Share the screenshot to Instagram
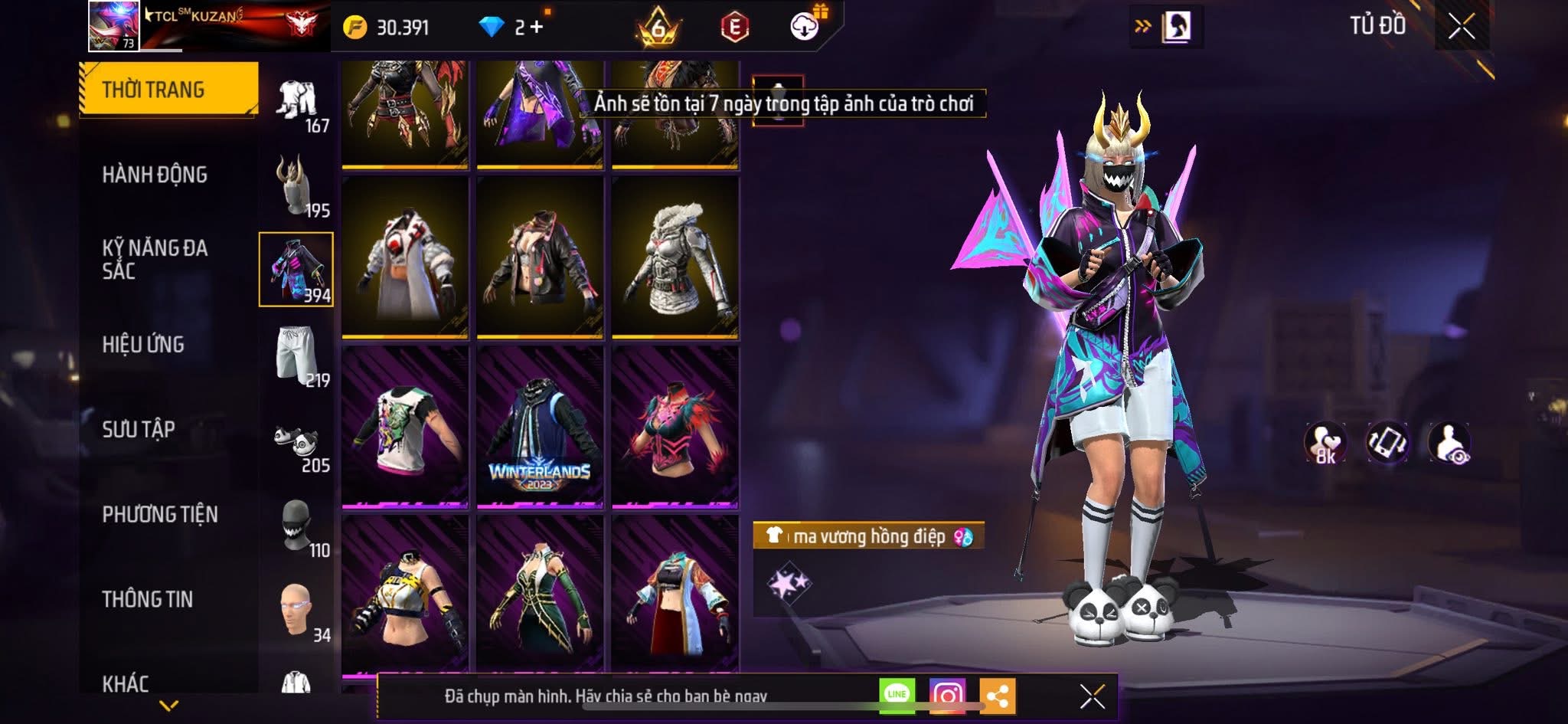This screenshot has height=724, width=1568. pyautogui.click(x=947, y=695)
